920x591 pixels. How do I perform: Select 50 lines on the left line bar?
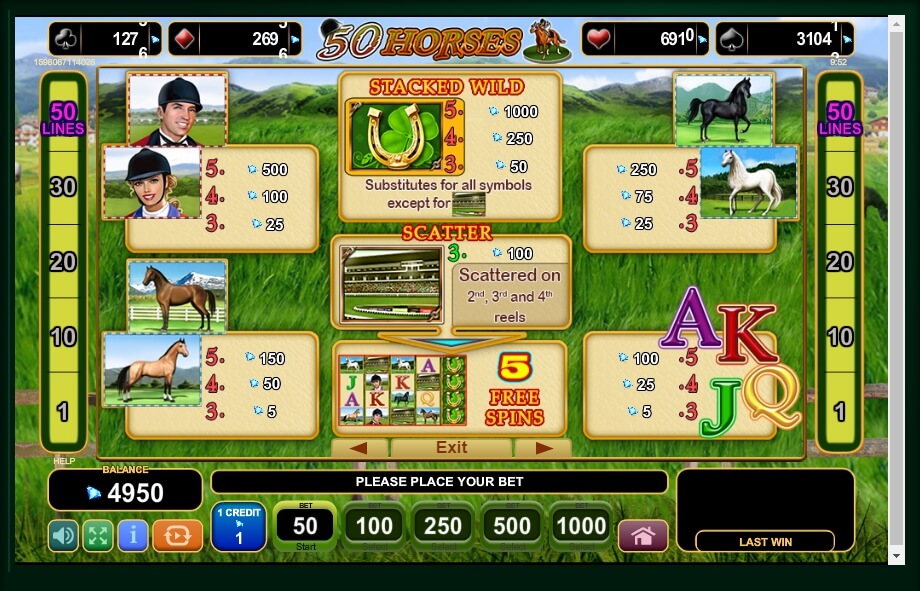click(63, 119)
